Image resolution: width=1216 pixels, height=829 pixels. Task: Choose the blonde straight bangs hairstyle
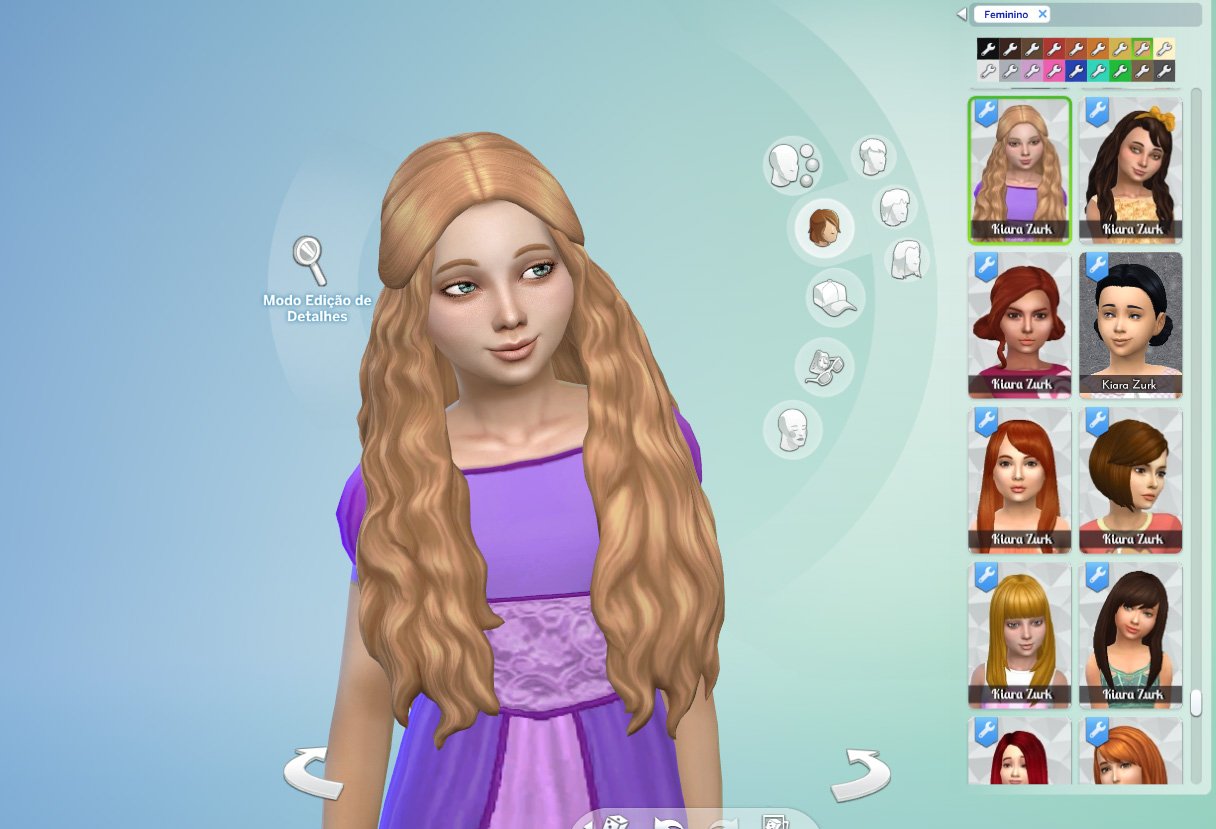tap(1019, 635)
